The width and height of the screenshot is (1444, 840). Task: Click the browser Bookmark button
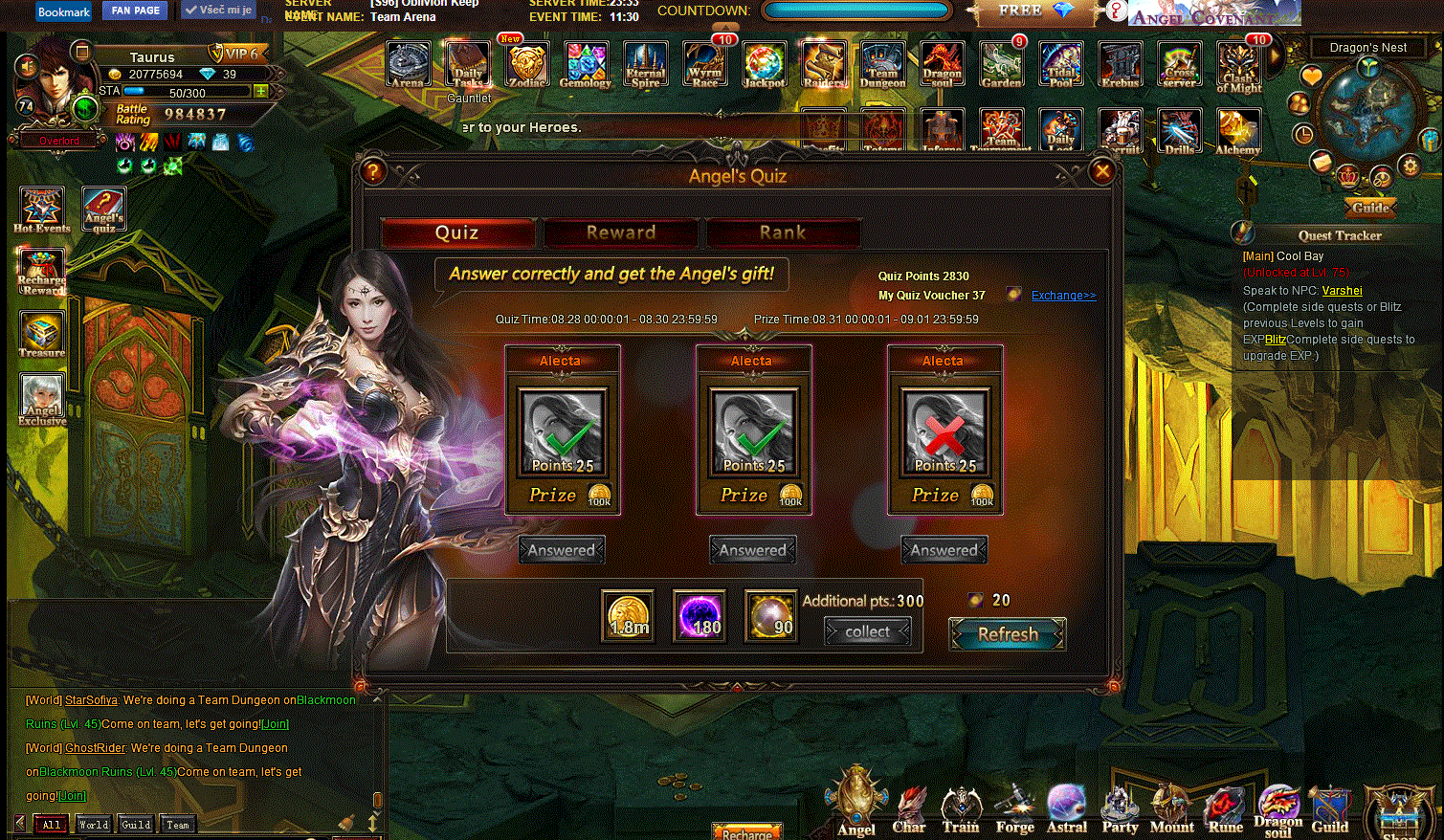[64, 11]
